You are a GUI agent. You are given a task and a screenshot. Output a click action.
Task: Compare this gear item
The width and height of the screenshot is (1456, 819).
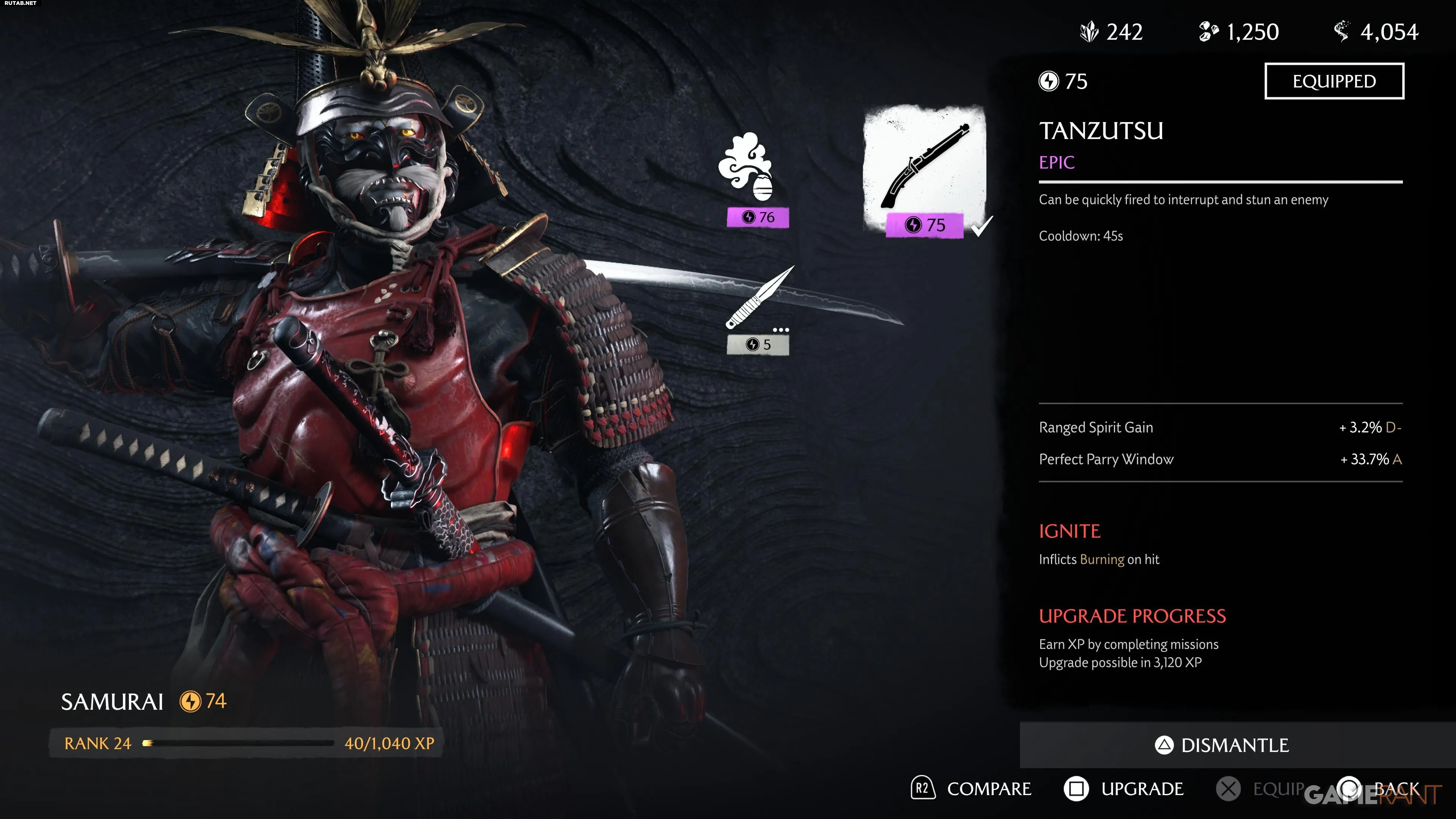(x=971, y=789)
